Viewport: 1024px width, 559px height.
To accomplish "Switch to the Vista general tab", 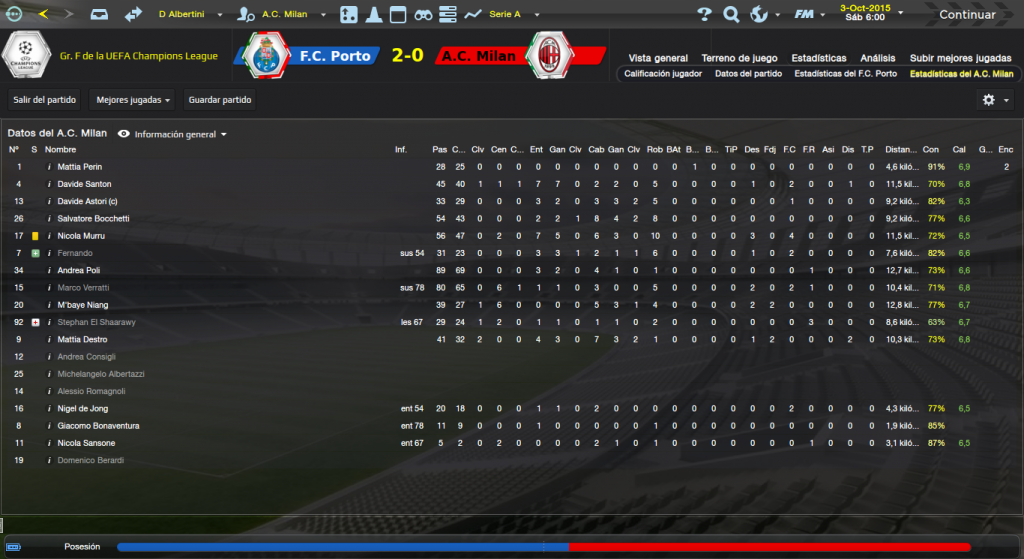I will click(x=658, y=58).
